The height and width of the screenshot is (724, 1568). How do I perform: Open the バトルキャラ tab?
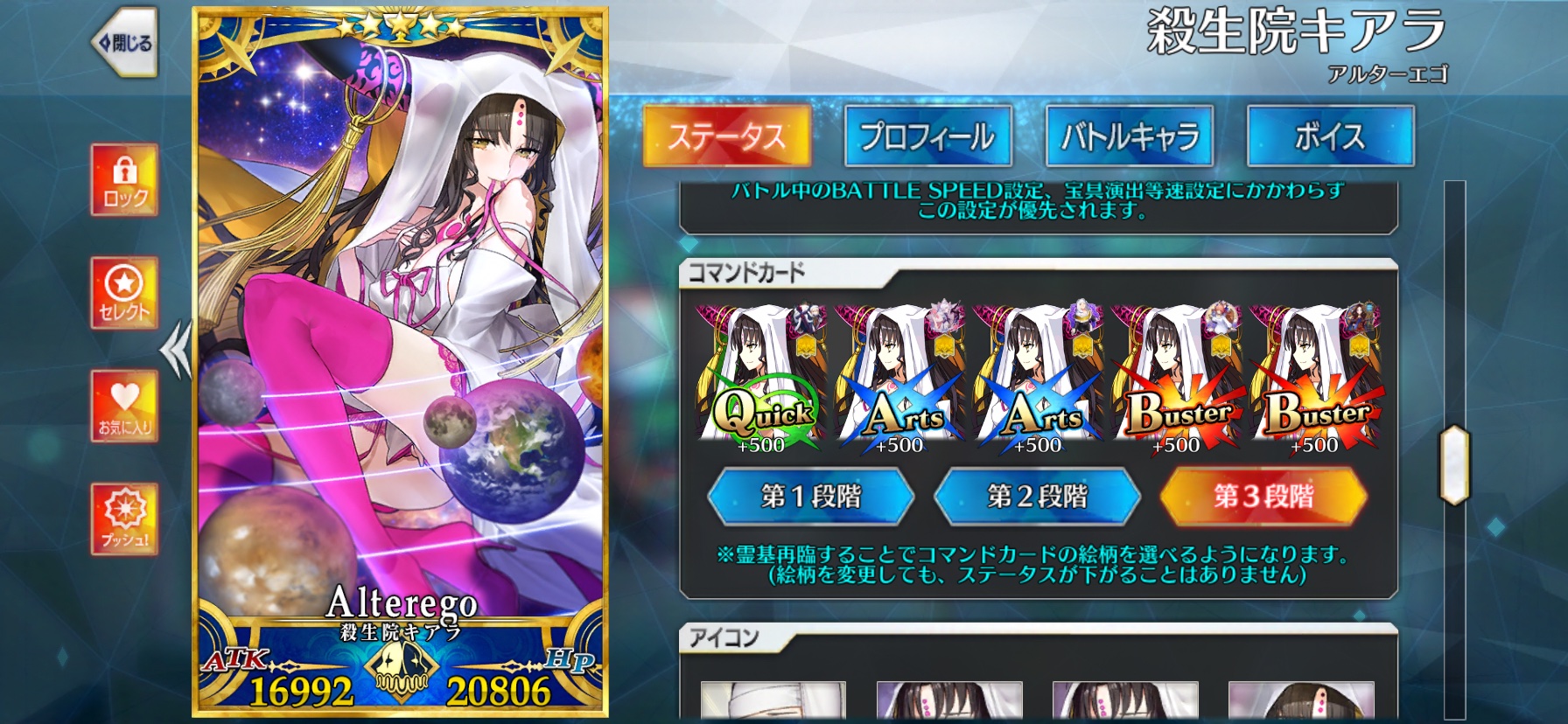point(1129,136)
